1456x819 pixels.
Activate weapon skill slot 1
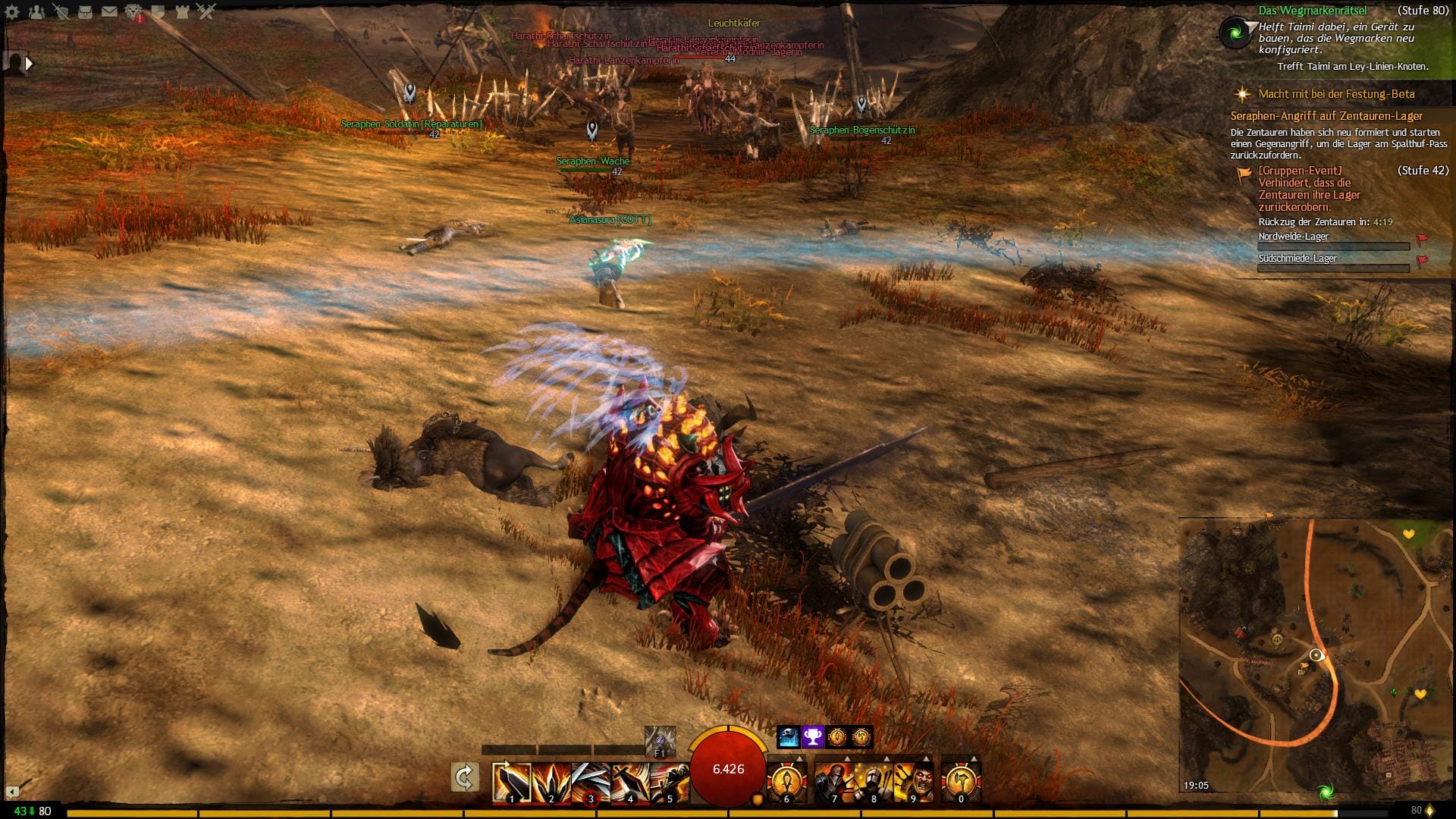(511, 782)
